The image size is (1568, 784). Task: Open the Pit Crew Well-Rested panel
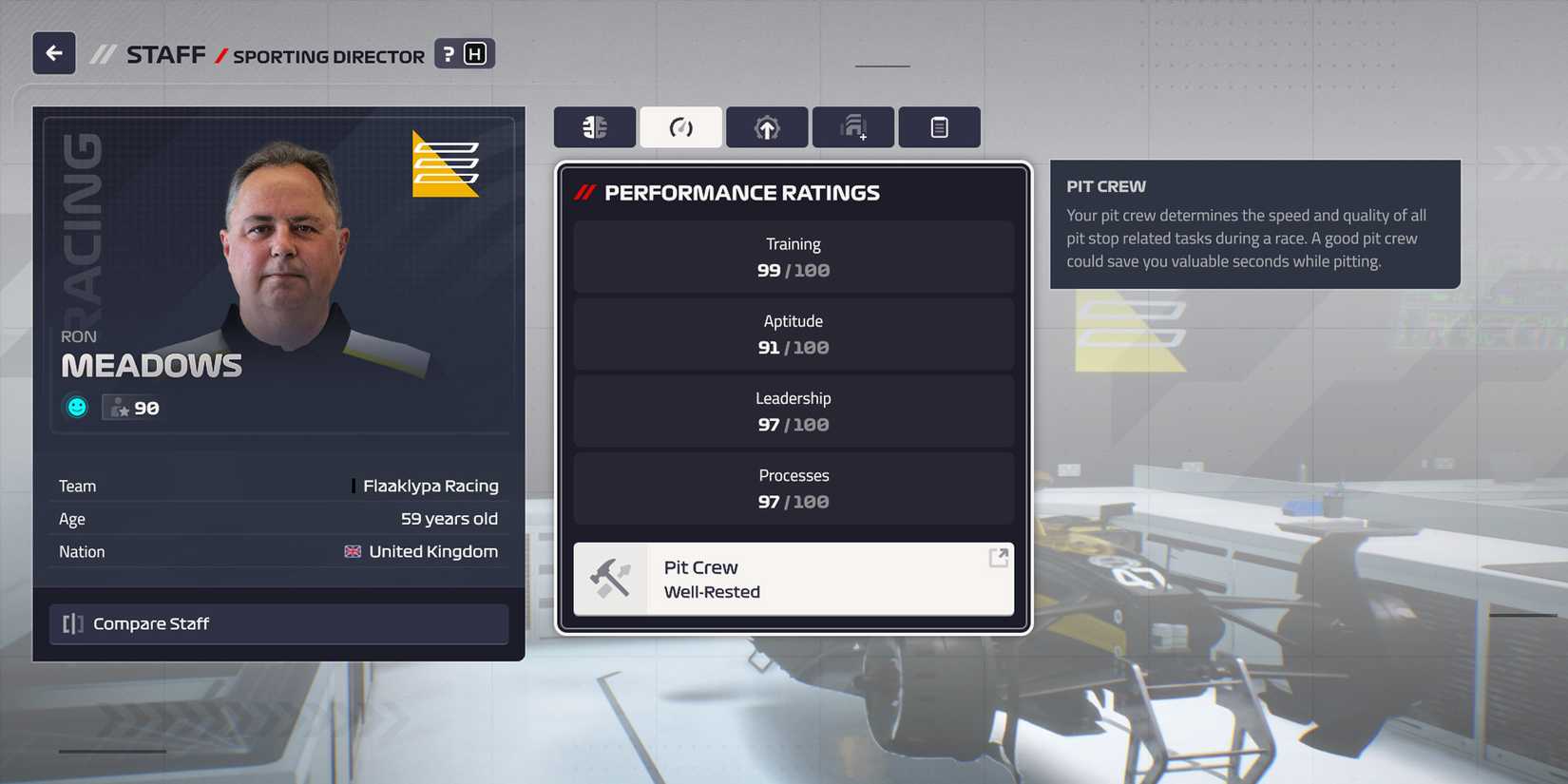[794, 579]
